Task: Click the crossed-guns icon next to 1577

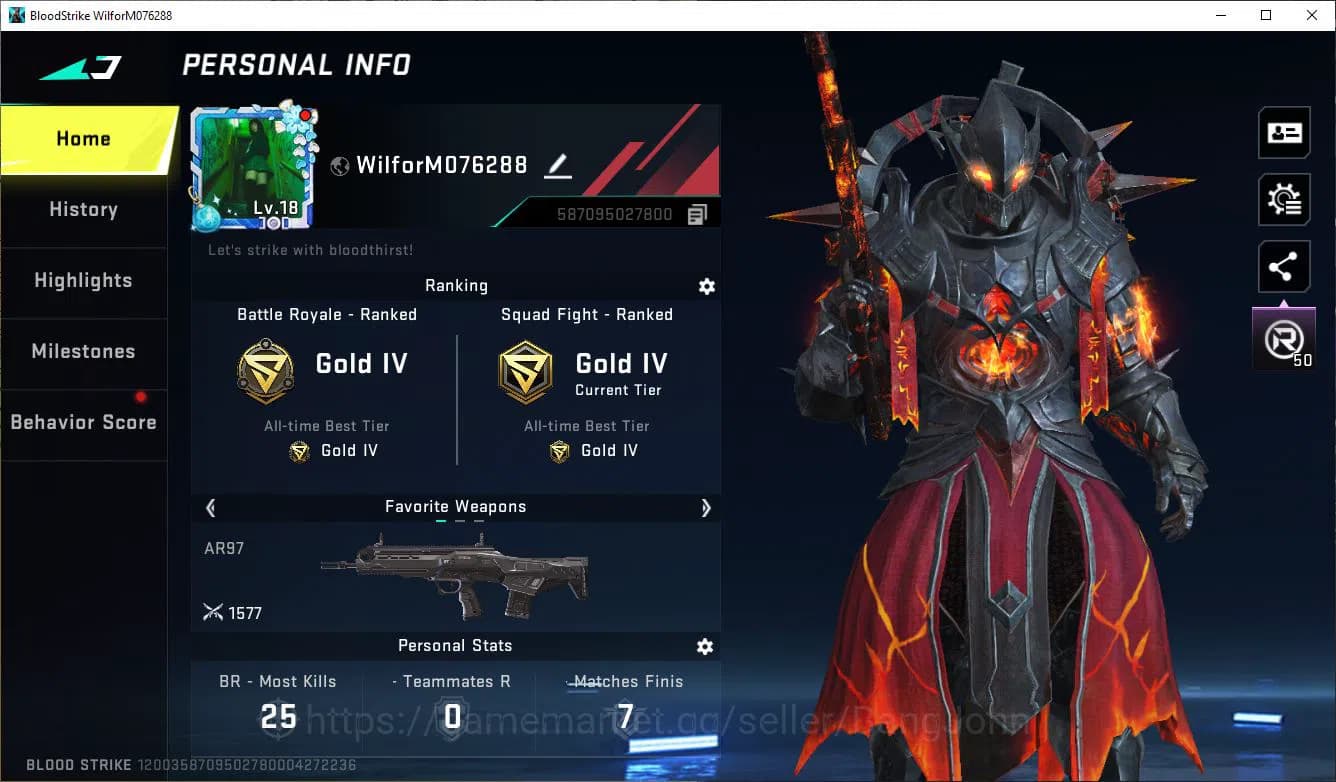Action: coord(214,612)
